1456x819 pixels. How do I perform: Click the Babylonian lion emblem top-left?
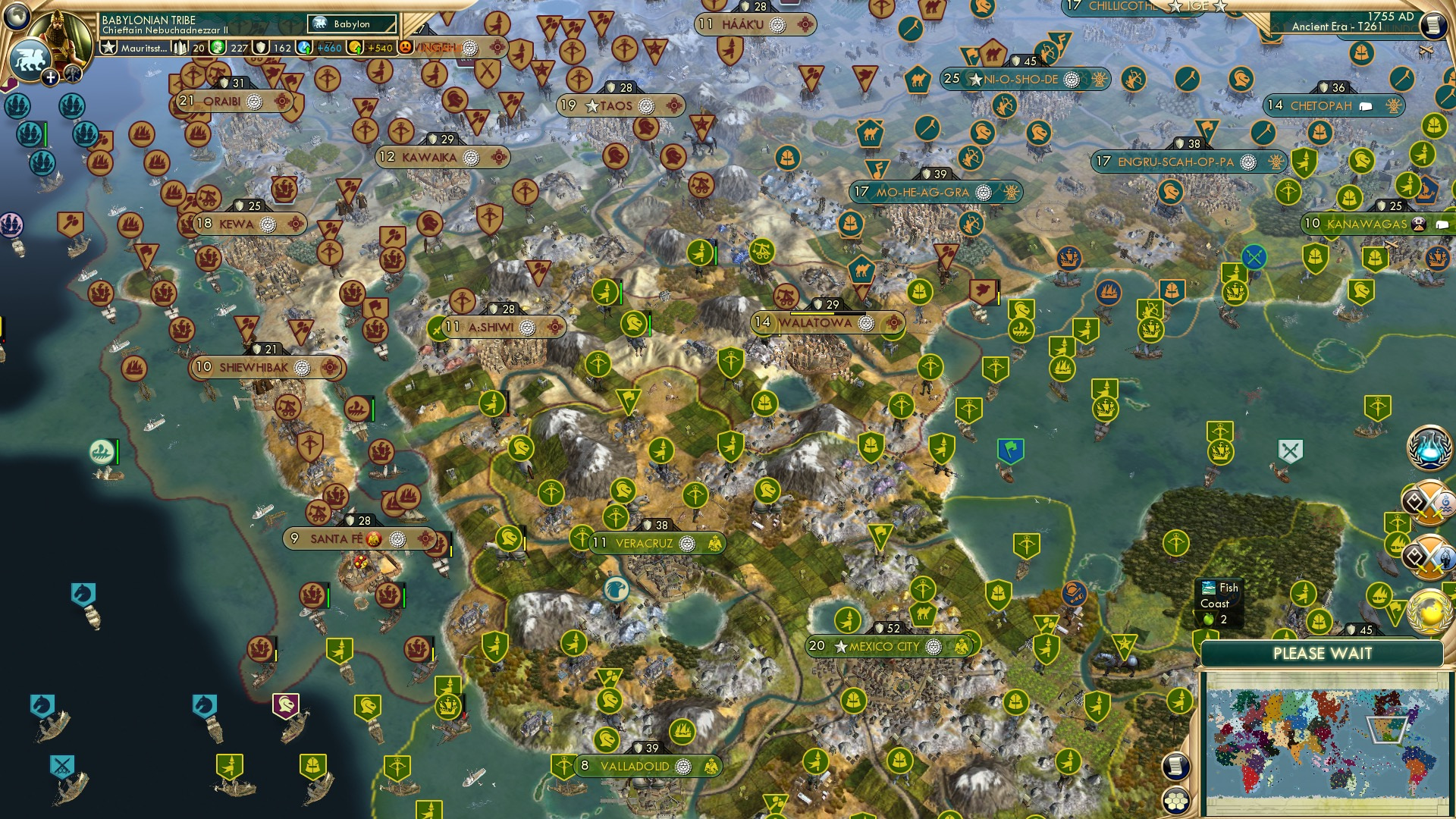pyautogui.click(x=32, y=57)
